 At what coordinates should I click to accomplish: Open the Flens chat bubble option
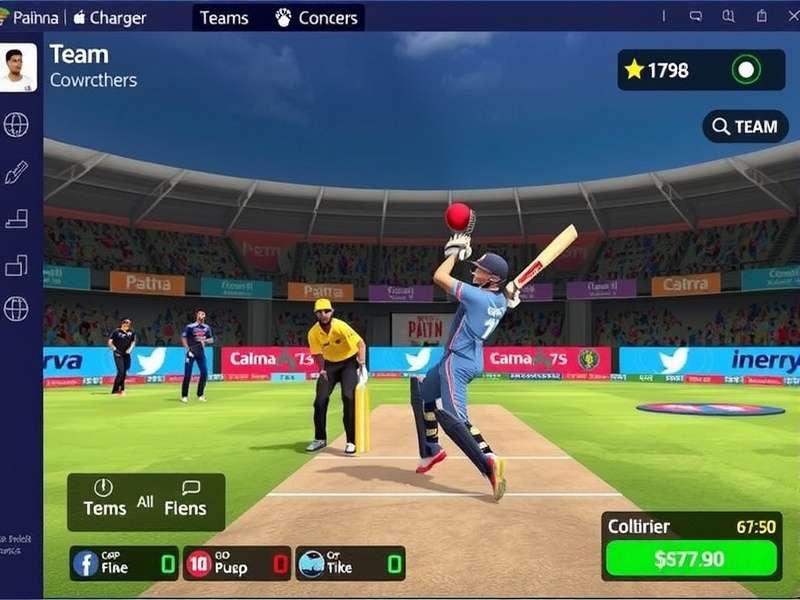point(186,498)
